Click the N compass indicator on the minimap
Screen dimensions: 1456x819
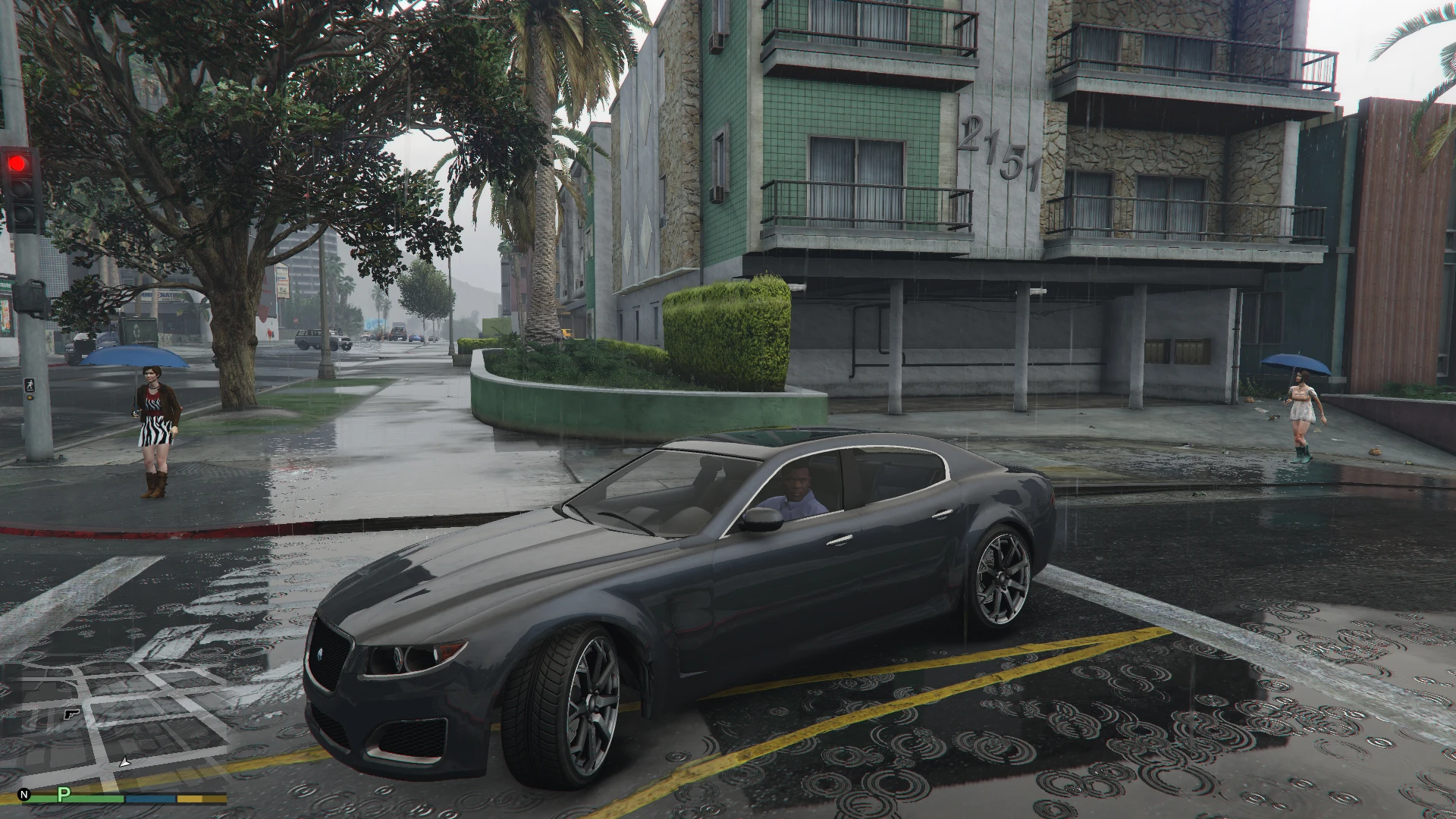[x=24, y=795]
